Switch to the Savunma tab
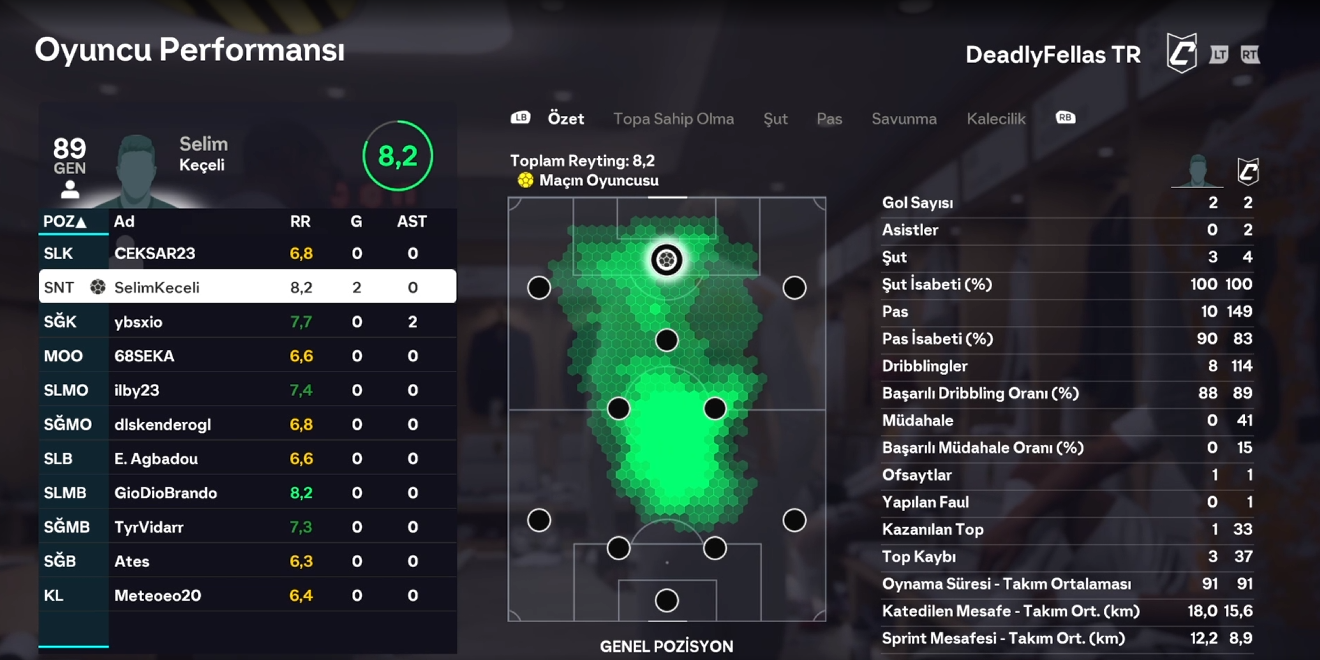The width and height of the screenshot is (1320, 660). 904,119
